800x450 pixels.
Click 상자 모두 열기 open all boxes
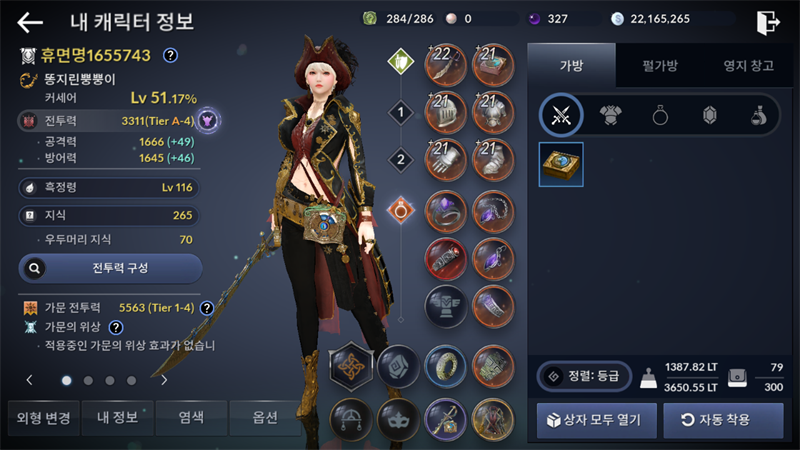(x=596, y=420)
